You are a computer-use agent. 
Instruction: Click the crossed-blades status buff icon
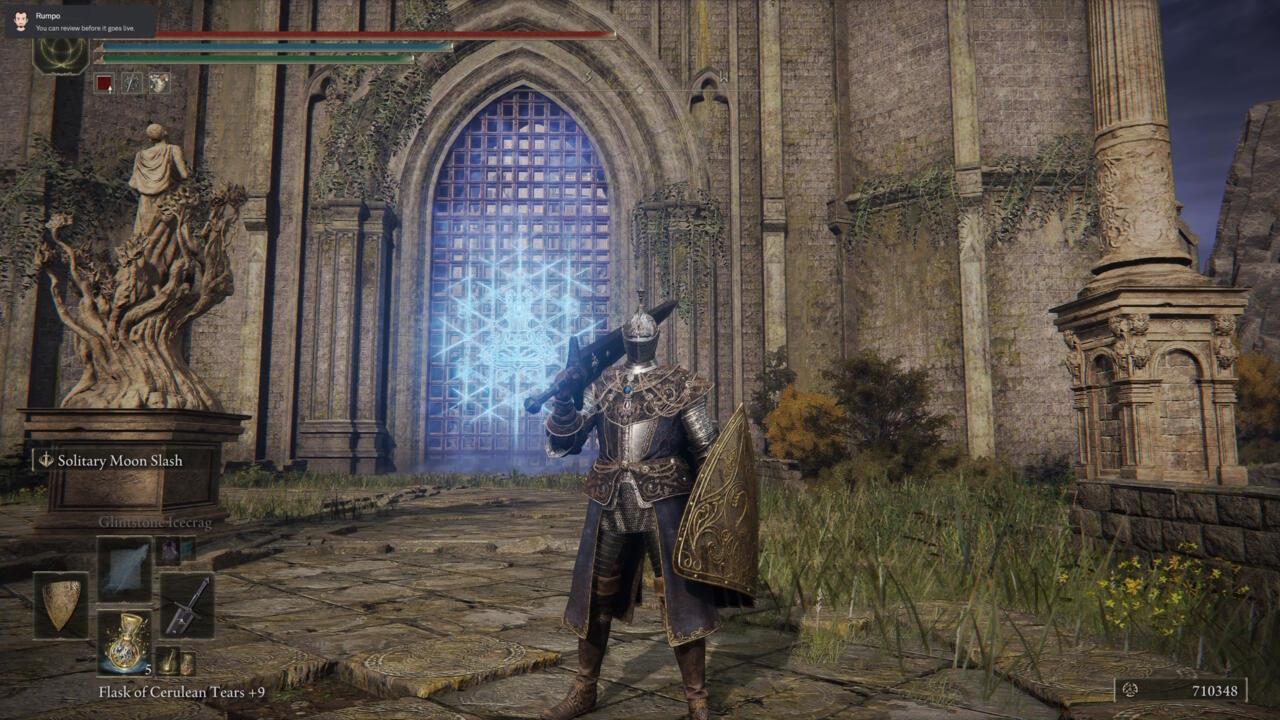point(132,83)
